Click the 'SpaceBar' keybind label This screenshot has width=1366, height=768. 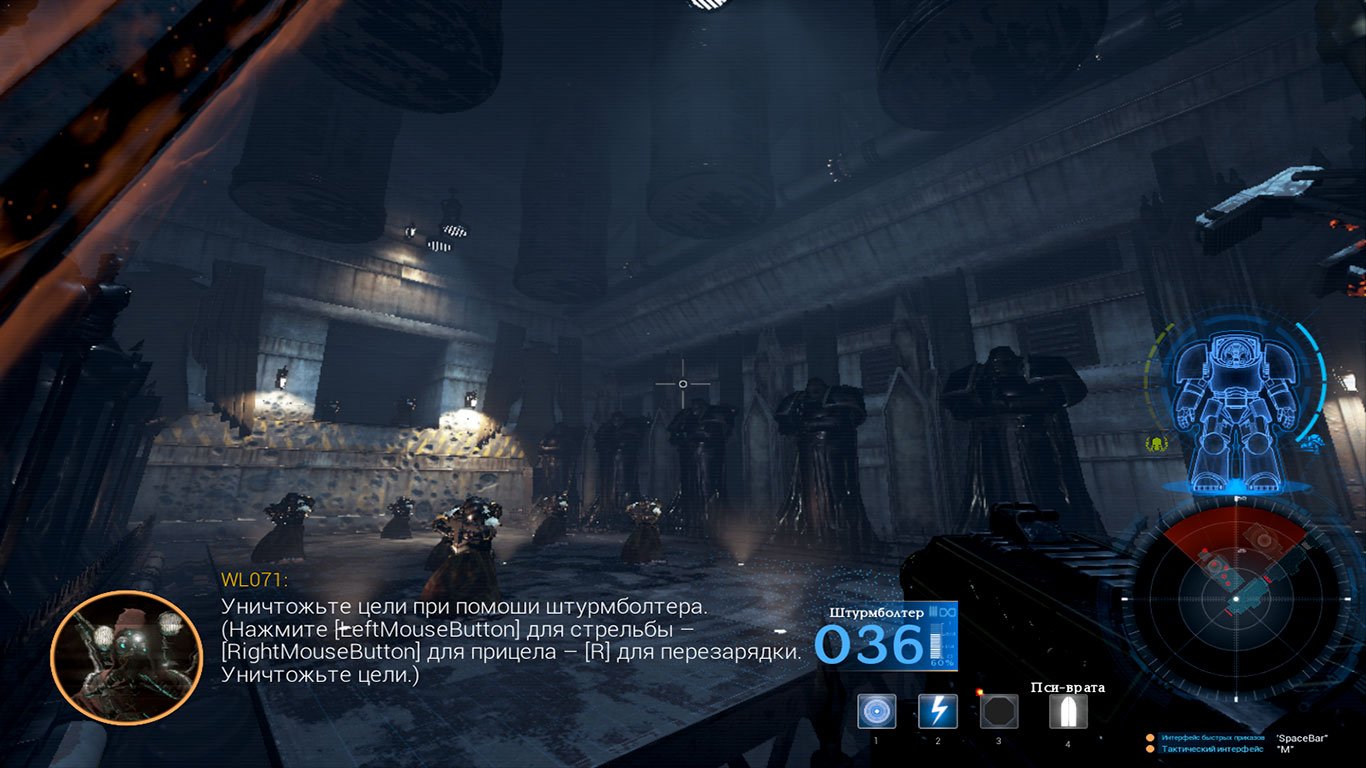point(1303,739)
